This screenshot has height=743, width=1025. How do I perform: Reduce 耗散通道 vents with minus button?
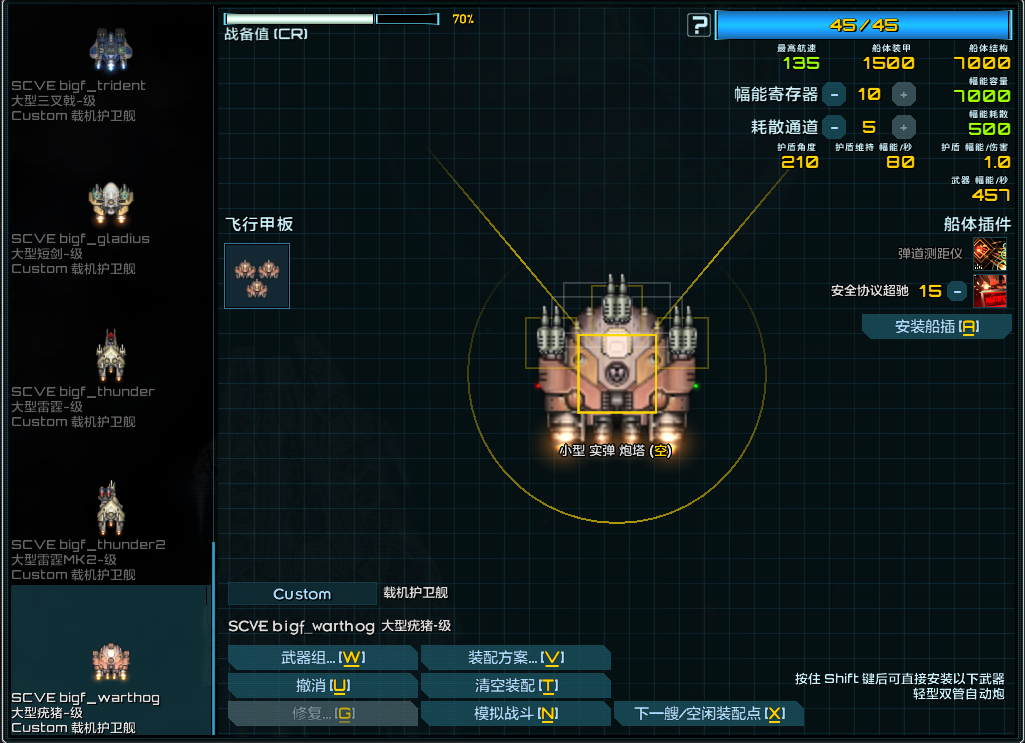coord(834,127)
